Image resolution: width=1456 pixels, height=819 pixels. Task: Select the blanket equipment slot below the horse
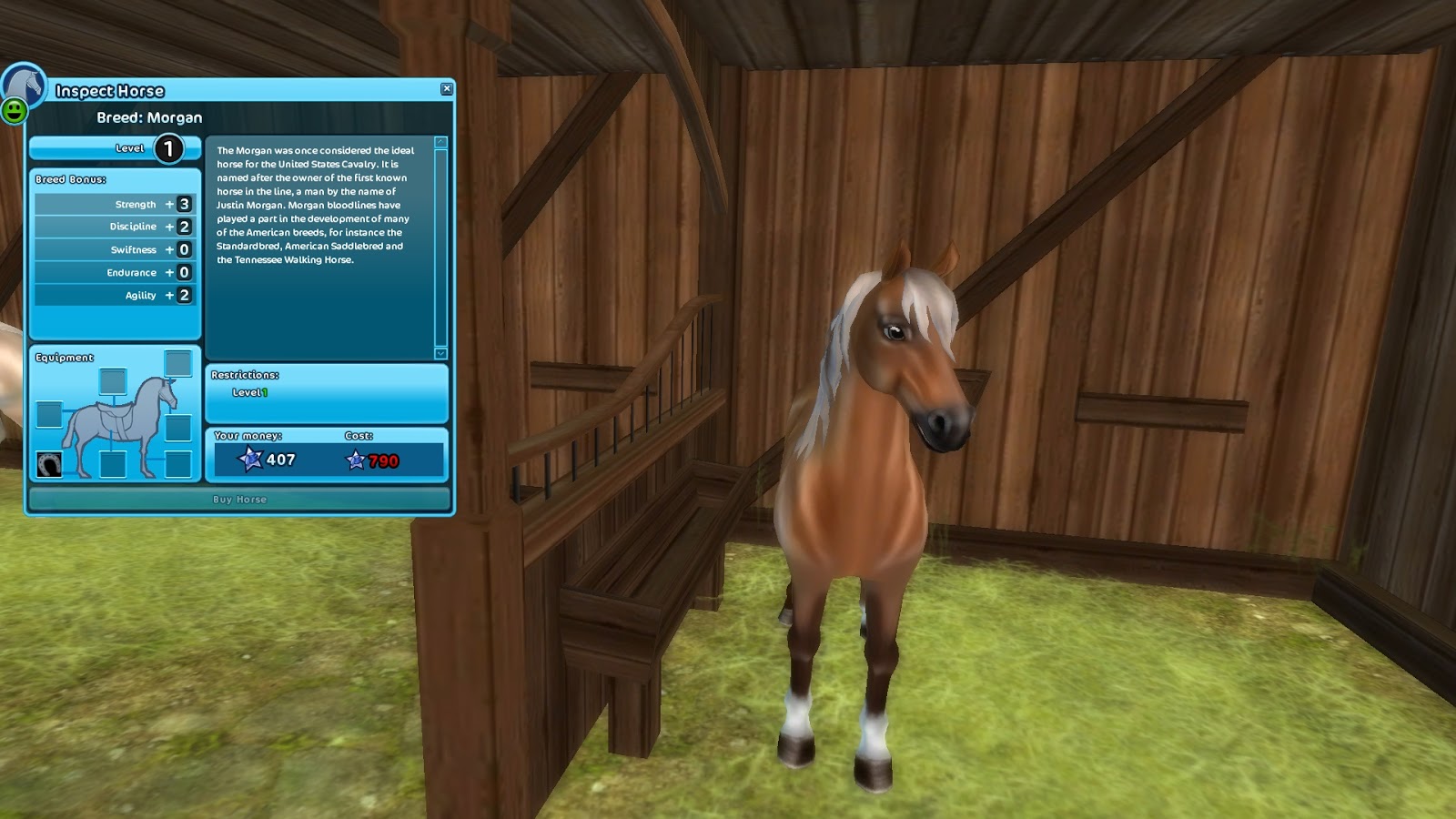(x=114, y=465)
